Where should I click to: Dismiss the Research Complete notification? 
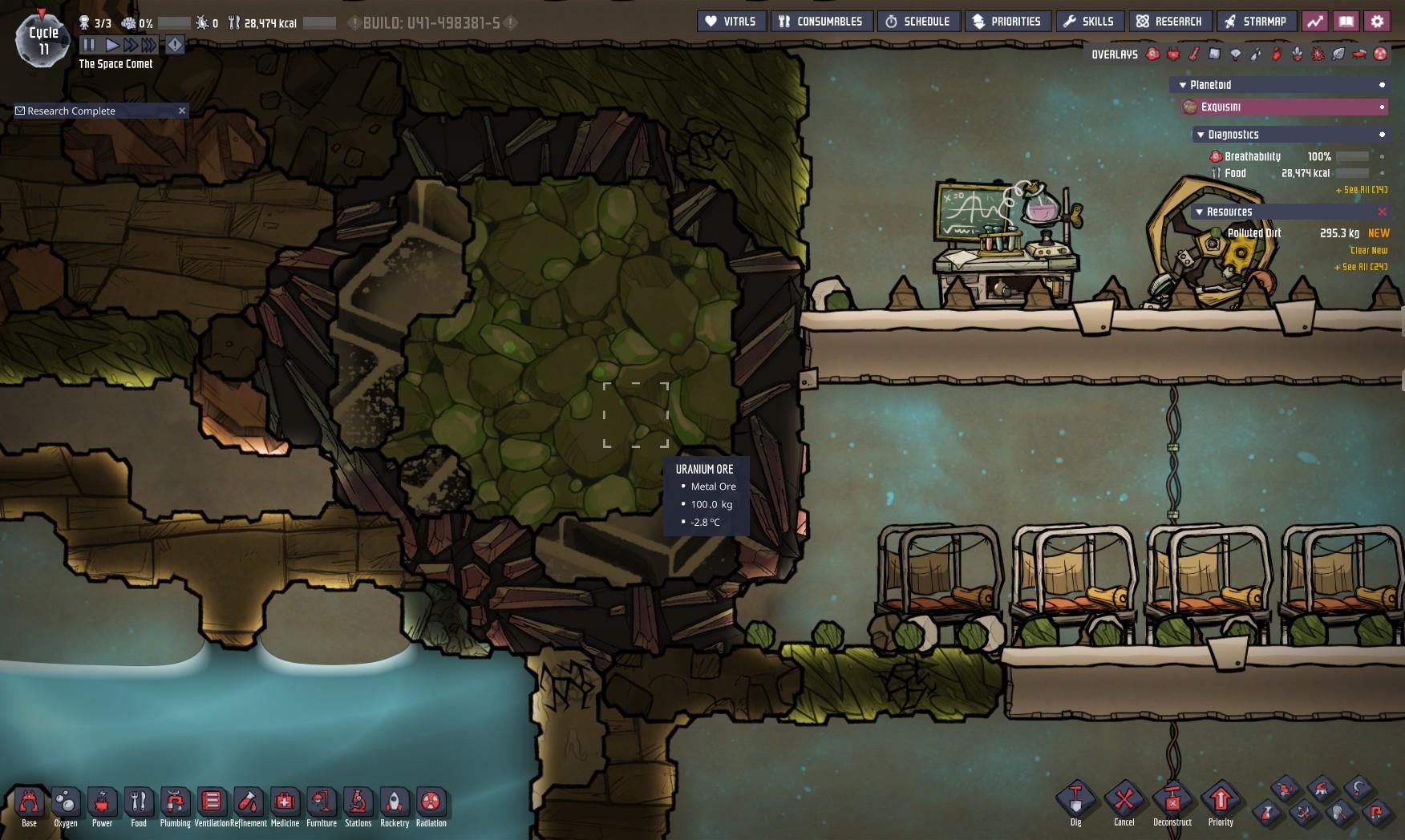tap(182, 111)
